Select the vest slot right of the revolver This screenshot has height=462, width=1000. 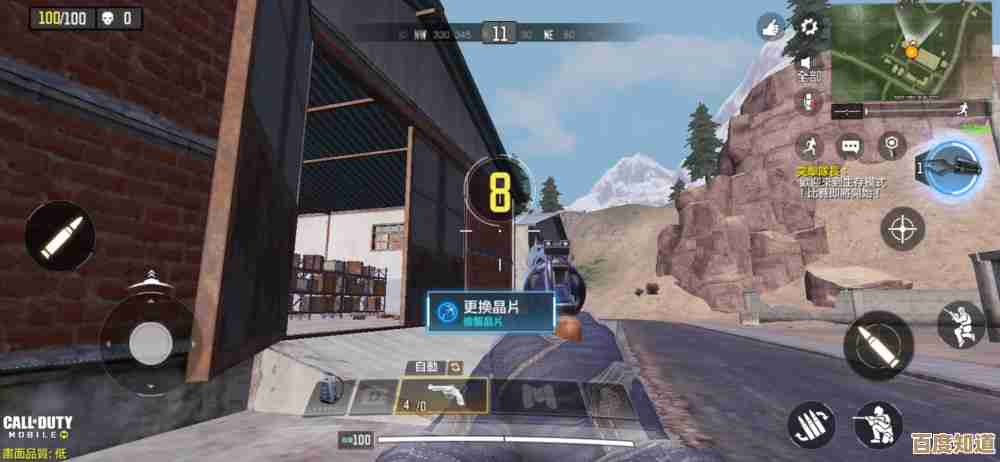[542, 396]
